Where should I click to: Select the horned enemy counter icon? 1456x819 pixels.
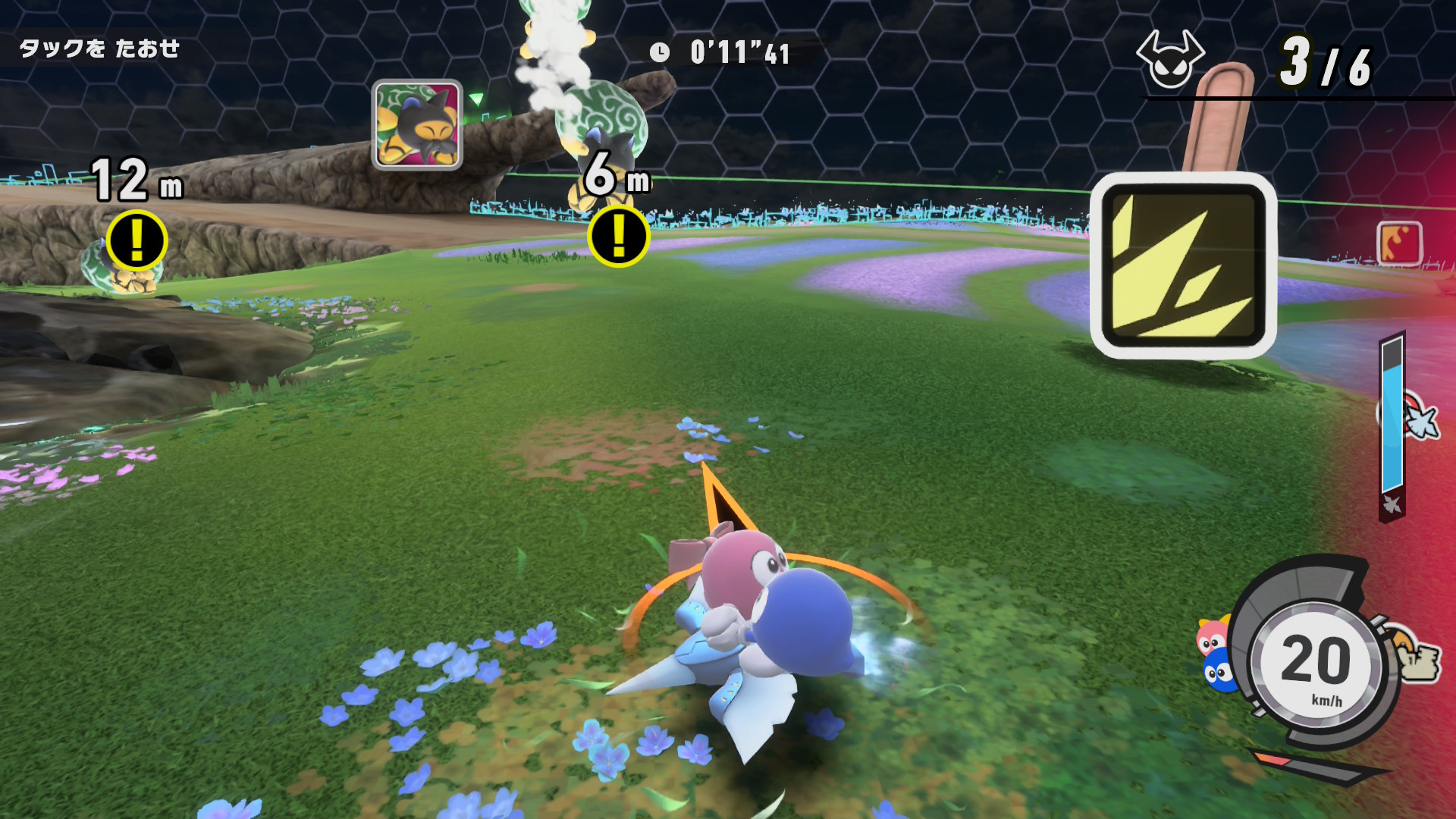[x=1169, y=59]
